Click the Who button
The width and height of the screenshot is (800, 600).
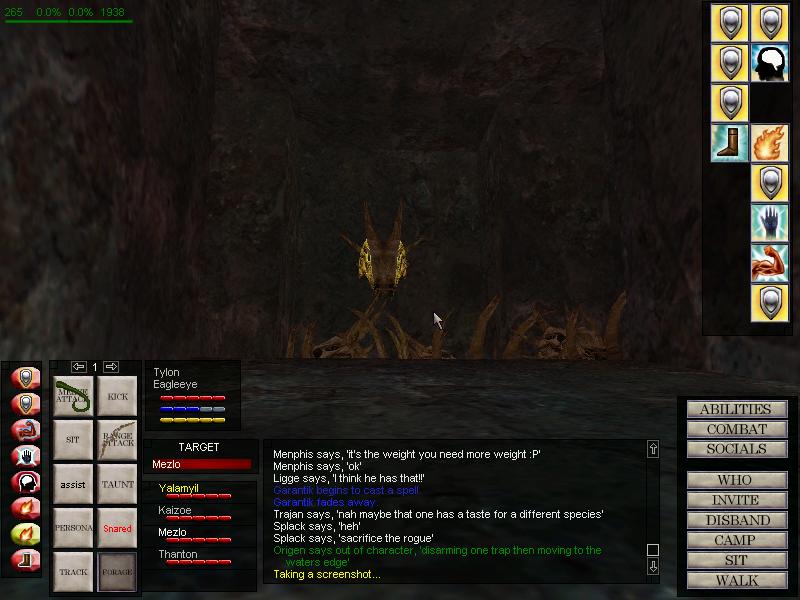[735, 480]
